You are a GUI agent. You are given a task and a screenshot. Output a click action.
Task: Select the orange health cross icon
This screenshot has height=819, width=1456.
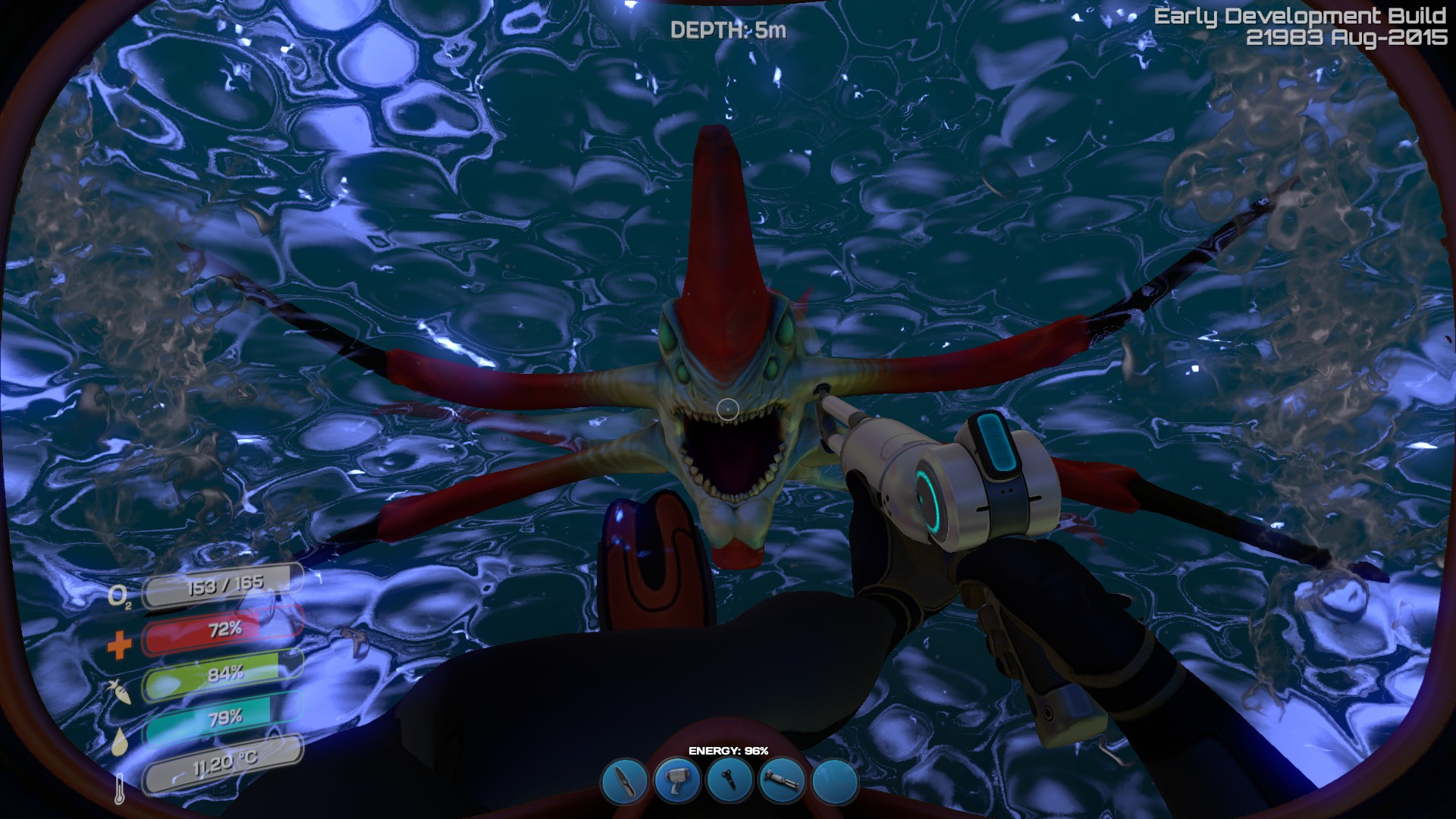(x=121, y=646)
